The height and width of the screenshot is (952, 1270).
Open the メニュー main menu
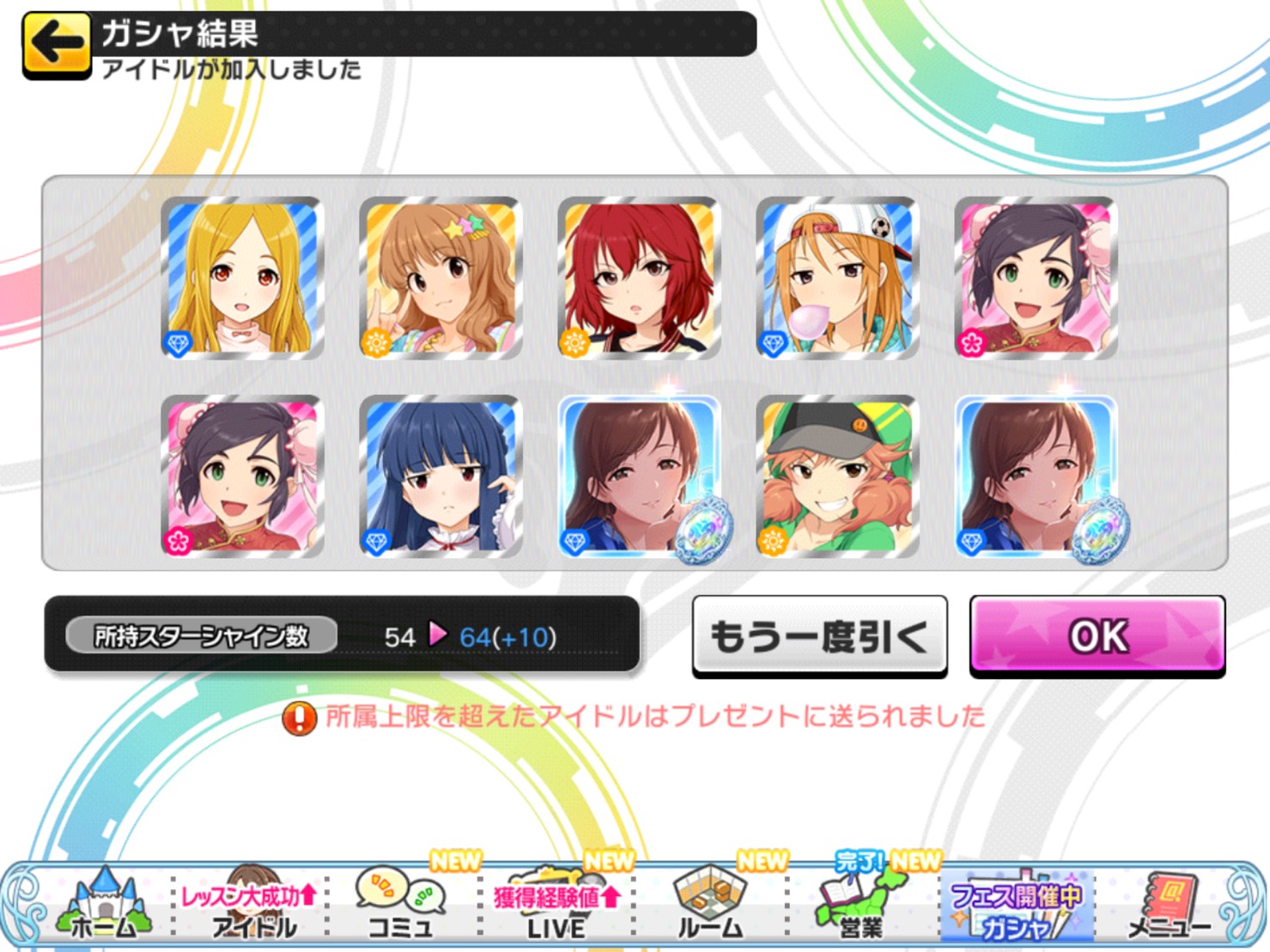(x=1169, y=907)
